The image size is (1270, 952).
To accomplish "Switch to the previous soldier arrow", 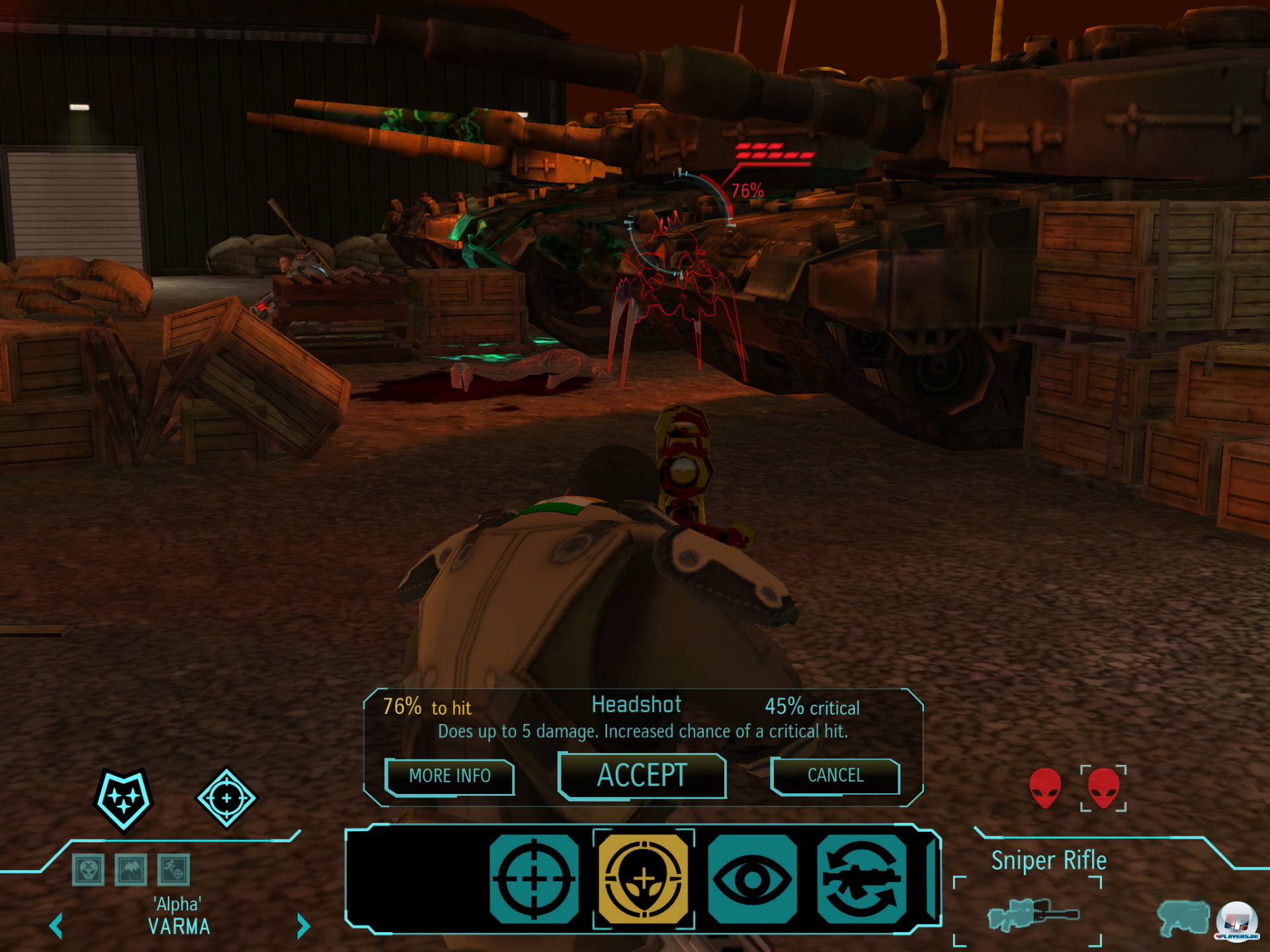I will tap(56, 926).
